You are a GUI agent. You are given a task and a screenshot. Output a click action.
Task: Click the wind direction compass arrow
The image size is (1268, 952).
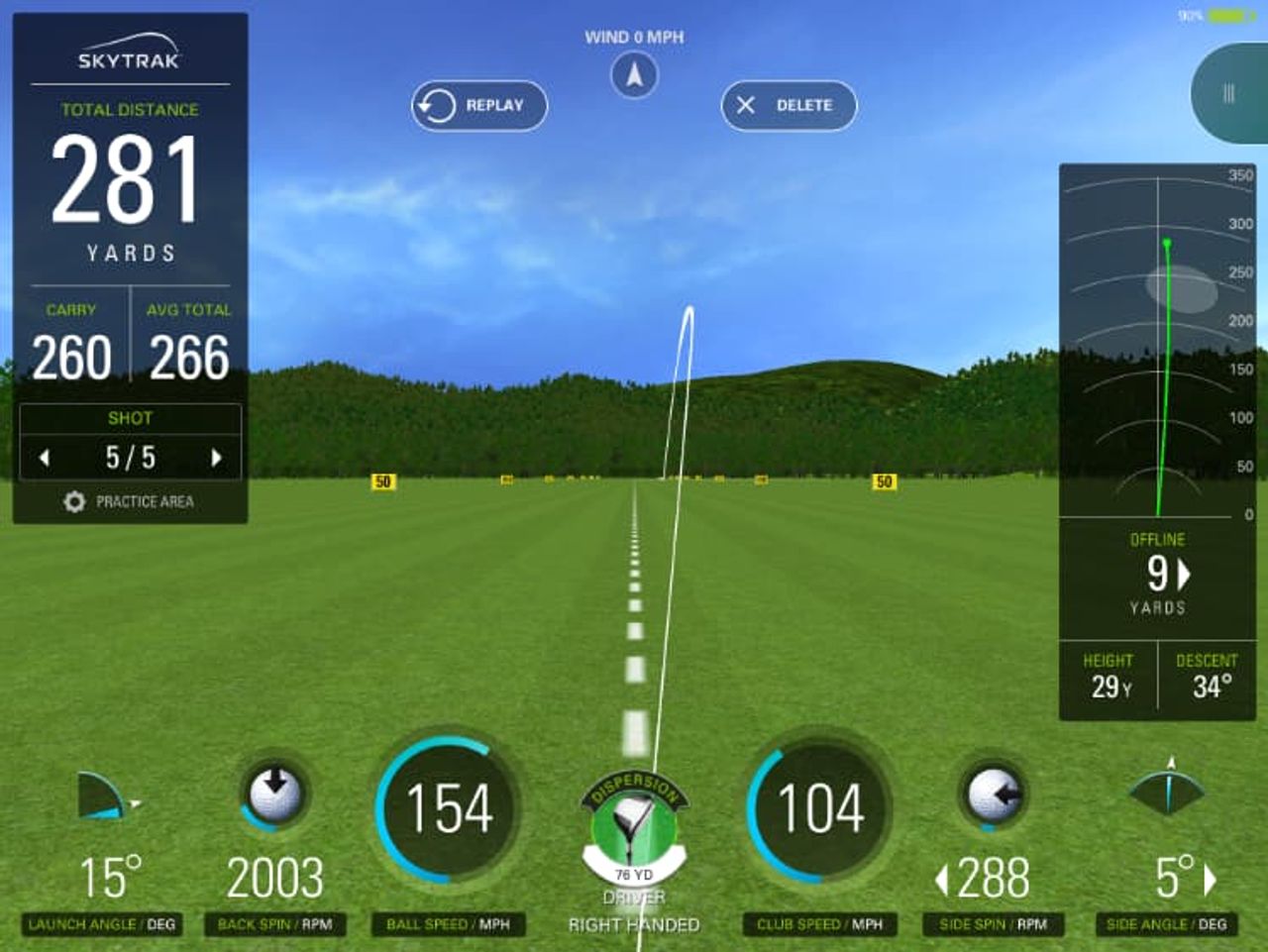click(x=637, y=73)
